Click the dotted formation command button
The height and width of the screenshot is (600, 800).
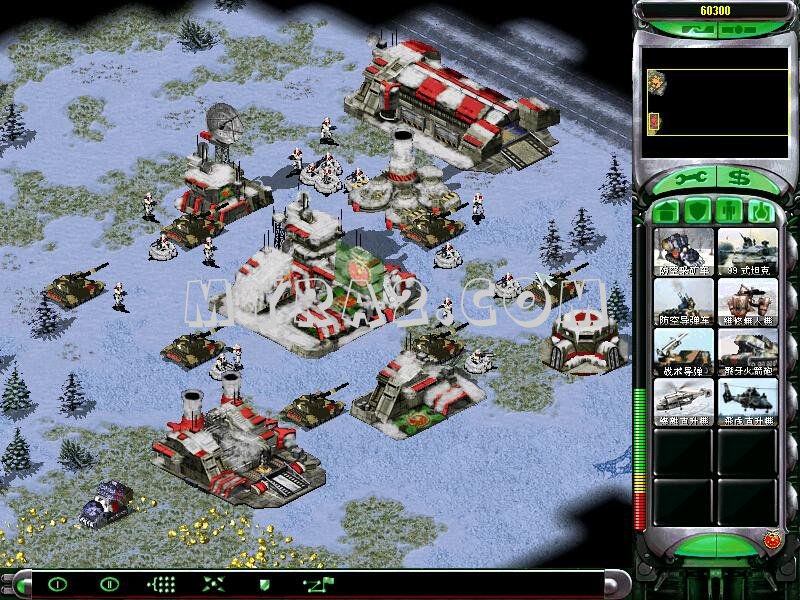pos(161,583)
